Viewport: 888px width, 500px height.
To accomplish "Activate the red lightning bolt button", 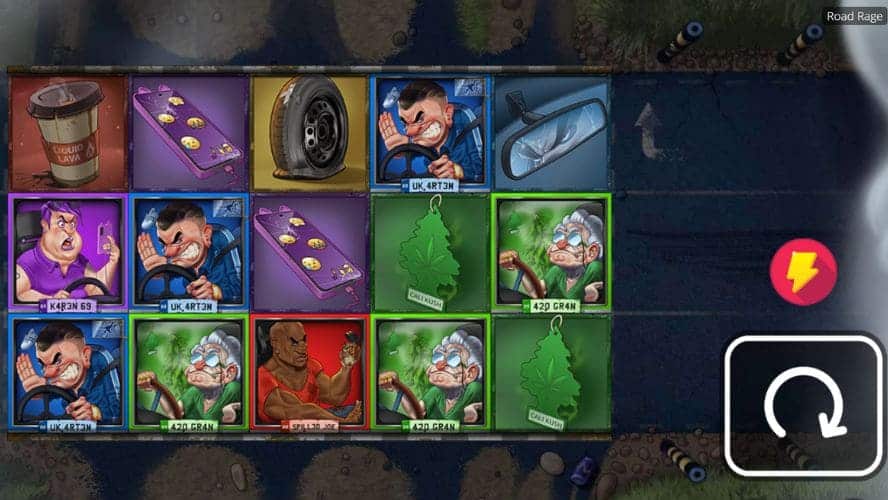I will pos(803,272).
